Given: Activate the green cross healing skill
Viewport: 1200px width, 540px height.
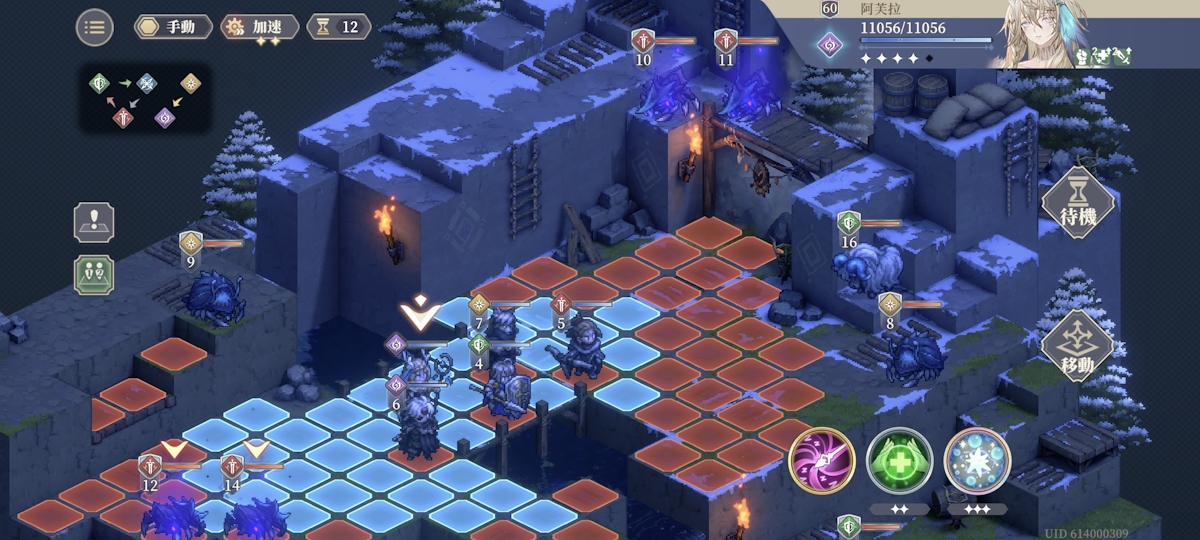Looking at the screenshot, I should 899,460.
